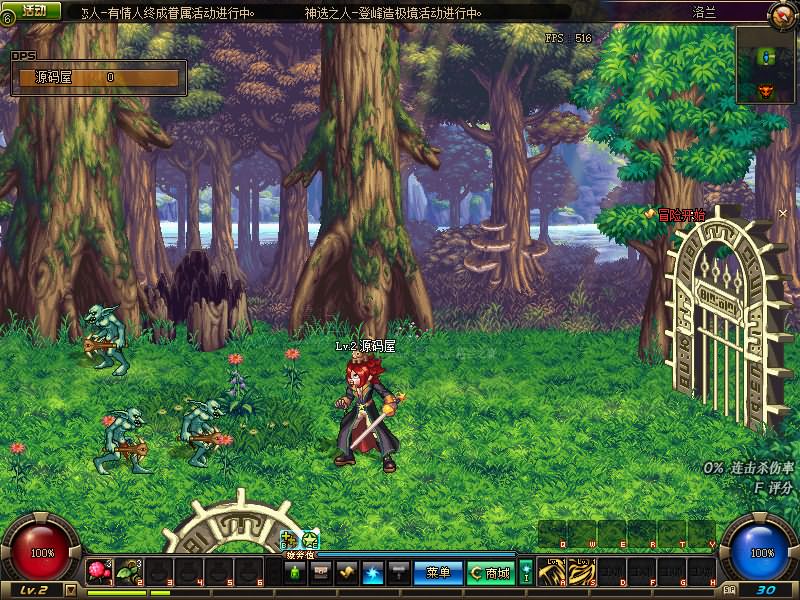800x600 pixels.
Task: Use the red flower item in slot 1
Action: (98, 572)
